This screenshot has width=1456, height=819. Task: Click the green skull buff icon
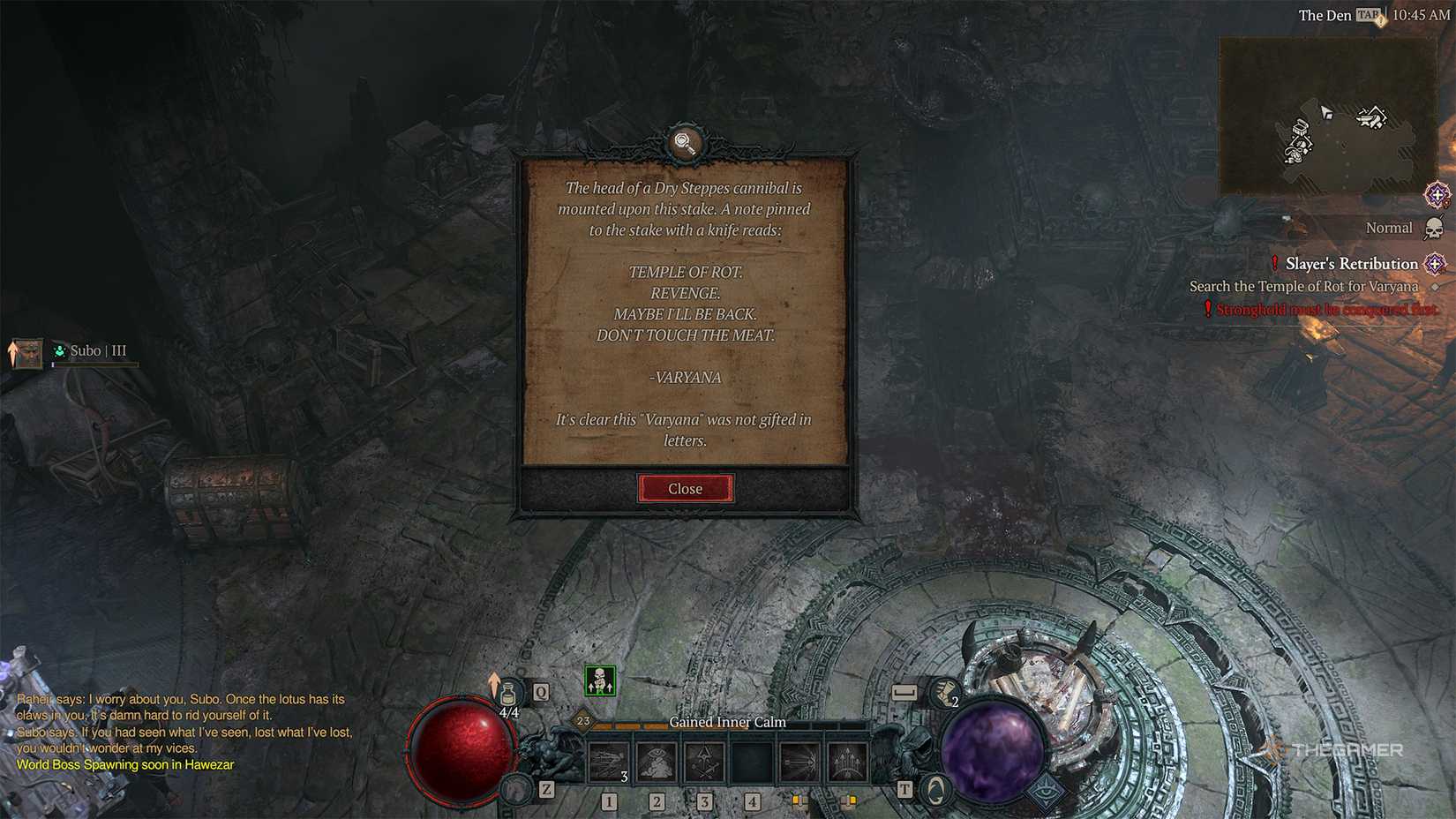[x=600, y=681]
